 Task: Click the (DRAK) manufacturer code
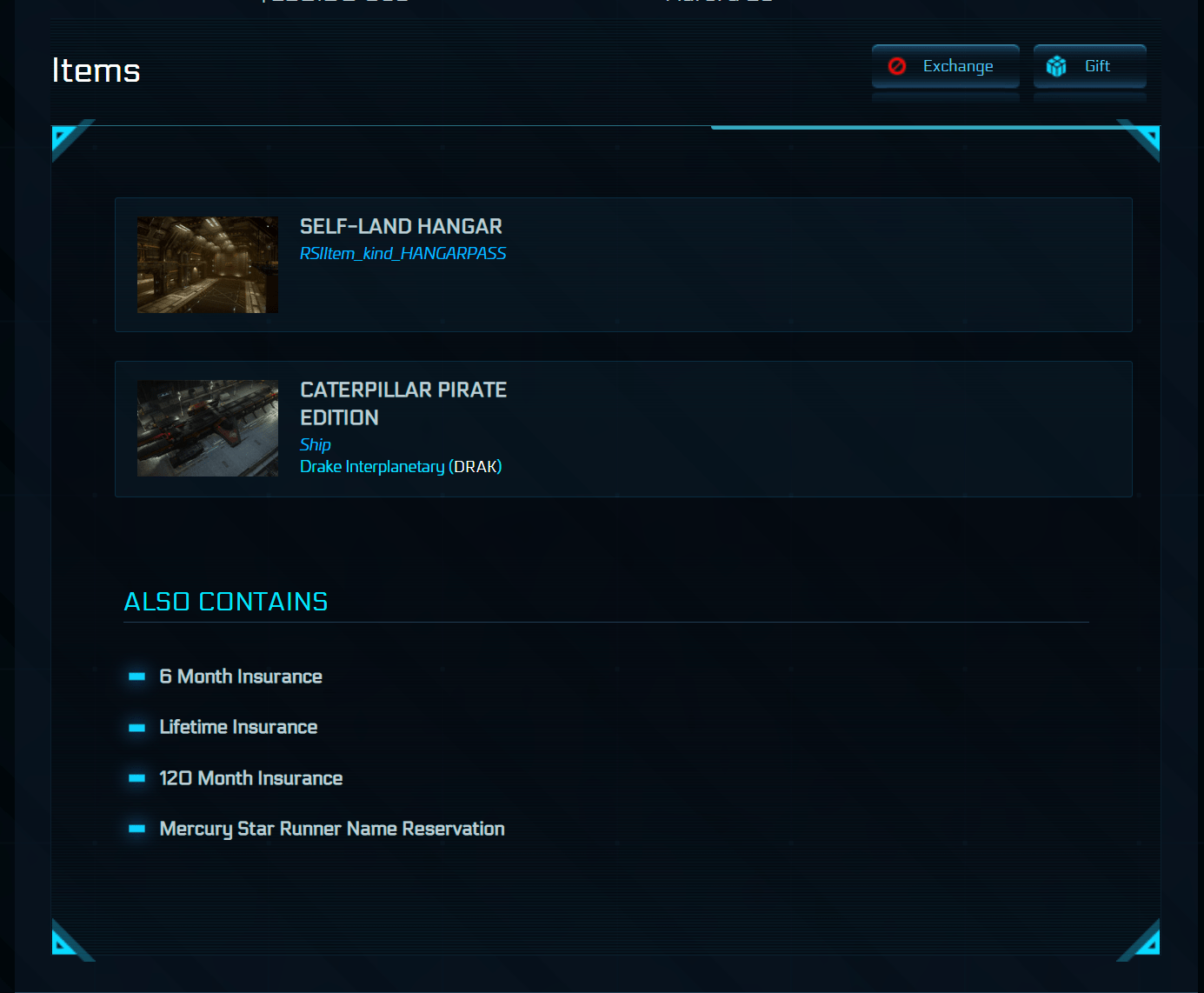pyautogui.click(x=476, y=466)
